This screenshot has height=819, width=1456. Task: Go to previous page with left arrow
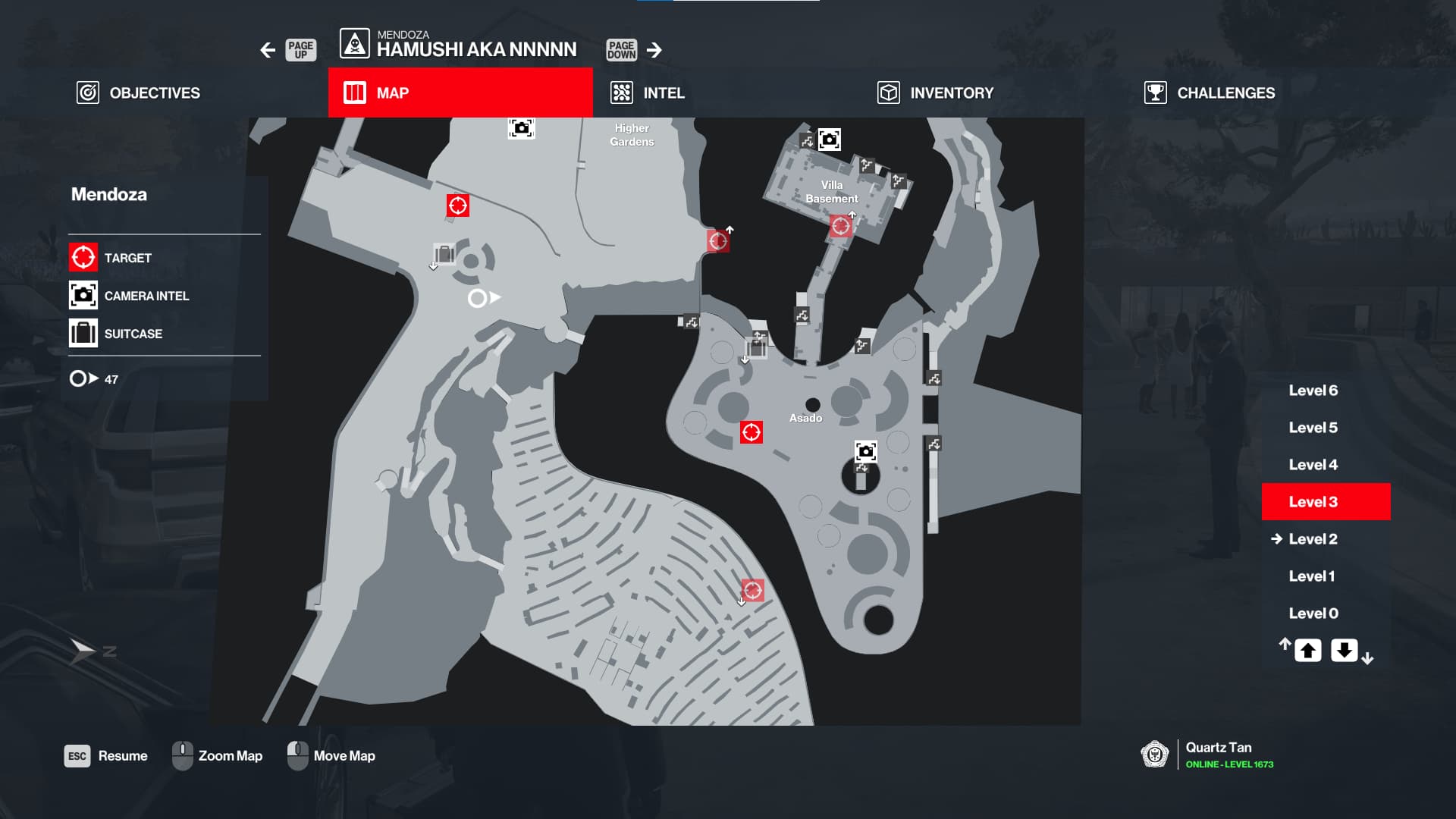[268, 50]
